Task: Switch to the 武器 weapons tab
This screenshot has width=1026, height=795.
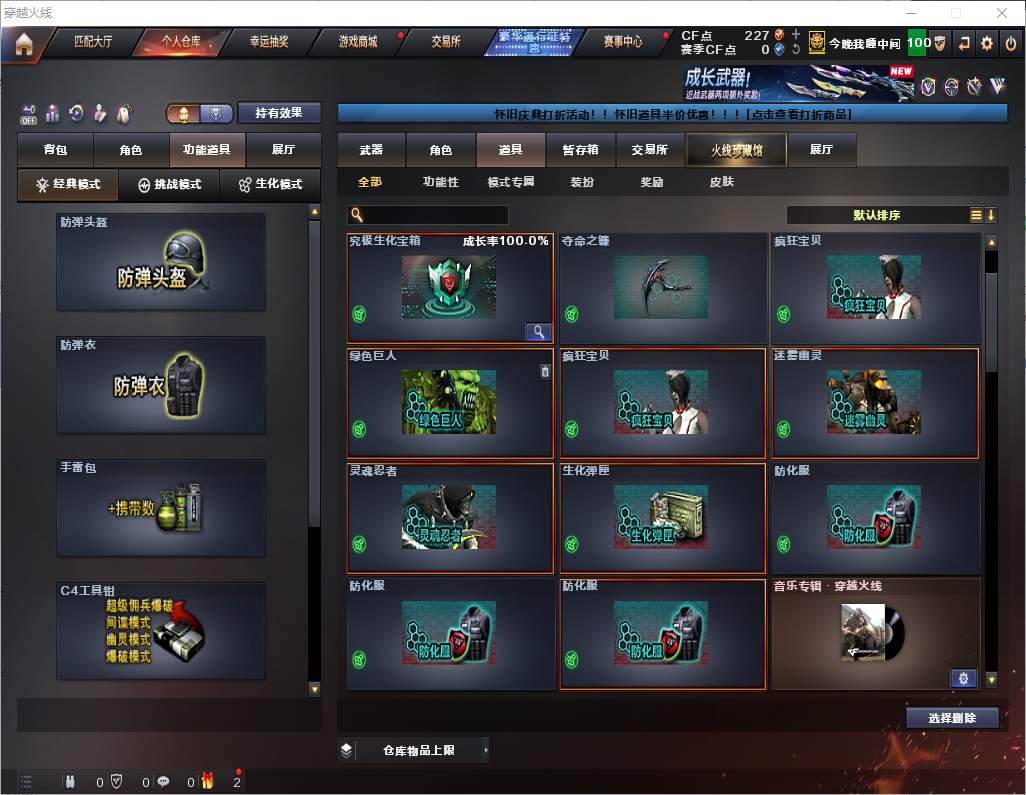Action: tap(371, 150)
